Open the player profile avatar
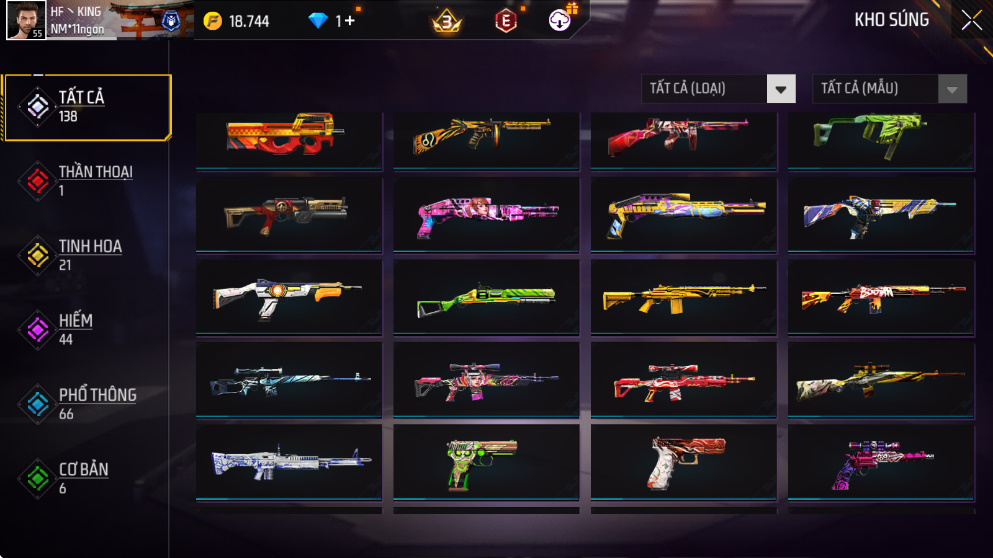The height and width of the screenshot is (558, 993). [25, 20]
